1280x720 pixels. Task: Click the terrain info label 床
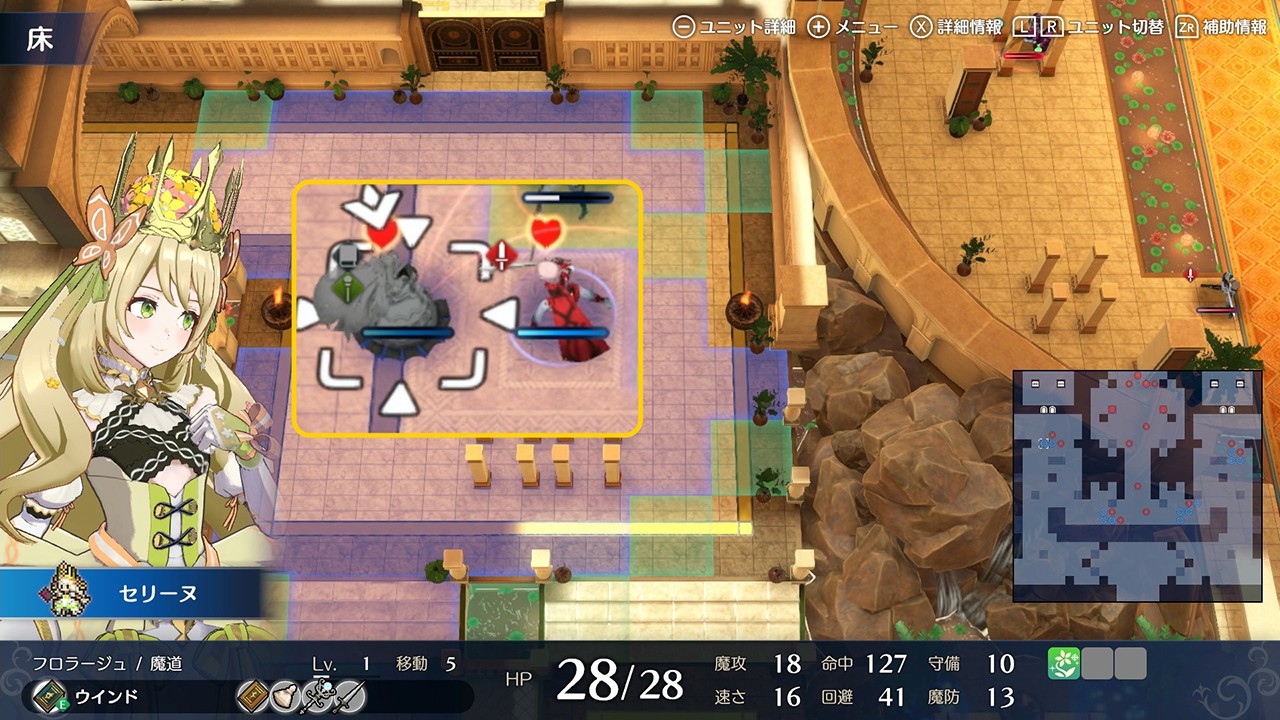(x=41, y=39)
